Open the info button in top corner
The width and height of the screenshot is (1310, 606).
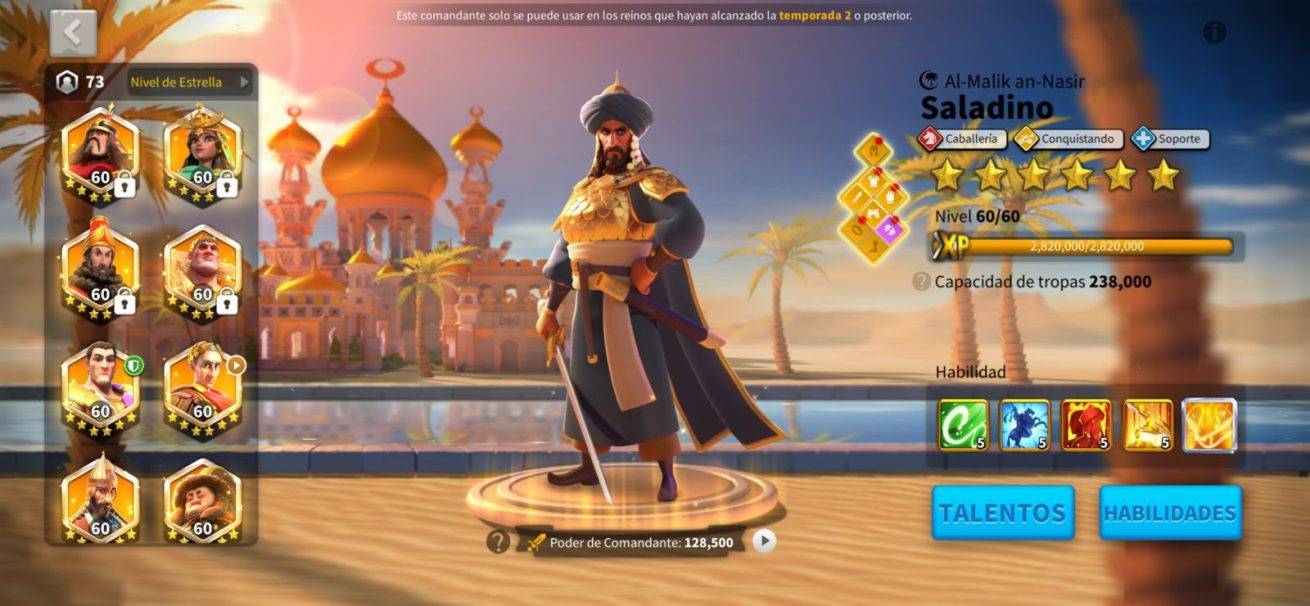(1214, 32)
